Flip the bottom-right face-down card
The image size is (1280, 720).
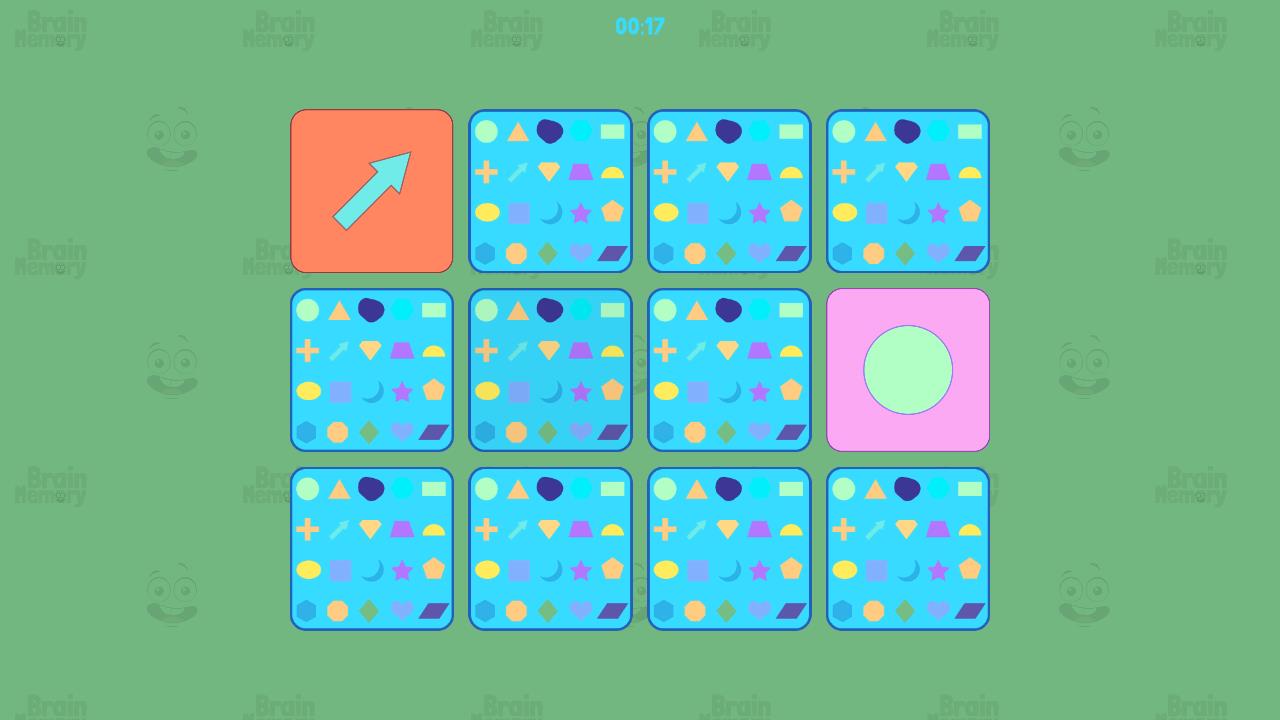908,548
